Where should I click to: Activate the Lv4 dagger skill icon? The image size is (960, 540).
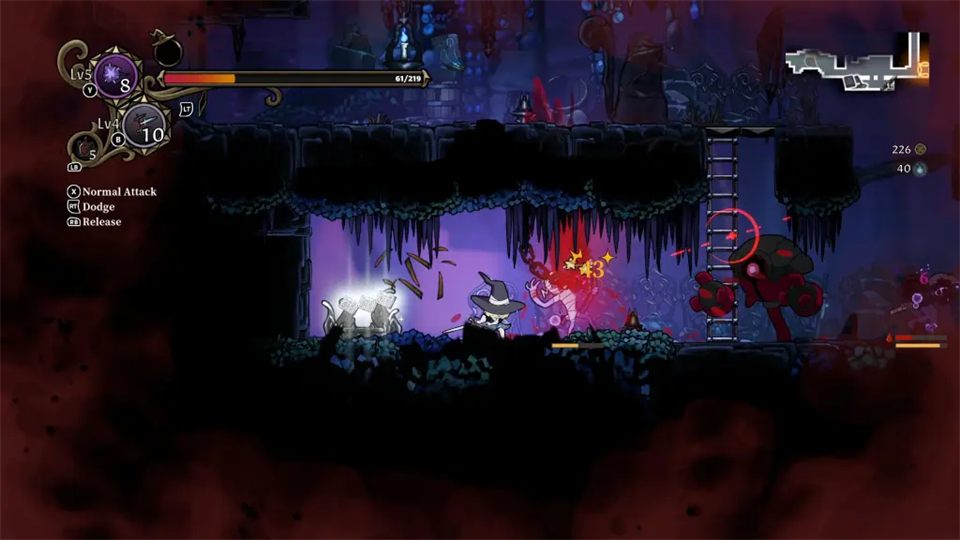(147, 127)
